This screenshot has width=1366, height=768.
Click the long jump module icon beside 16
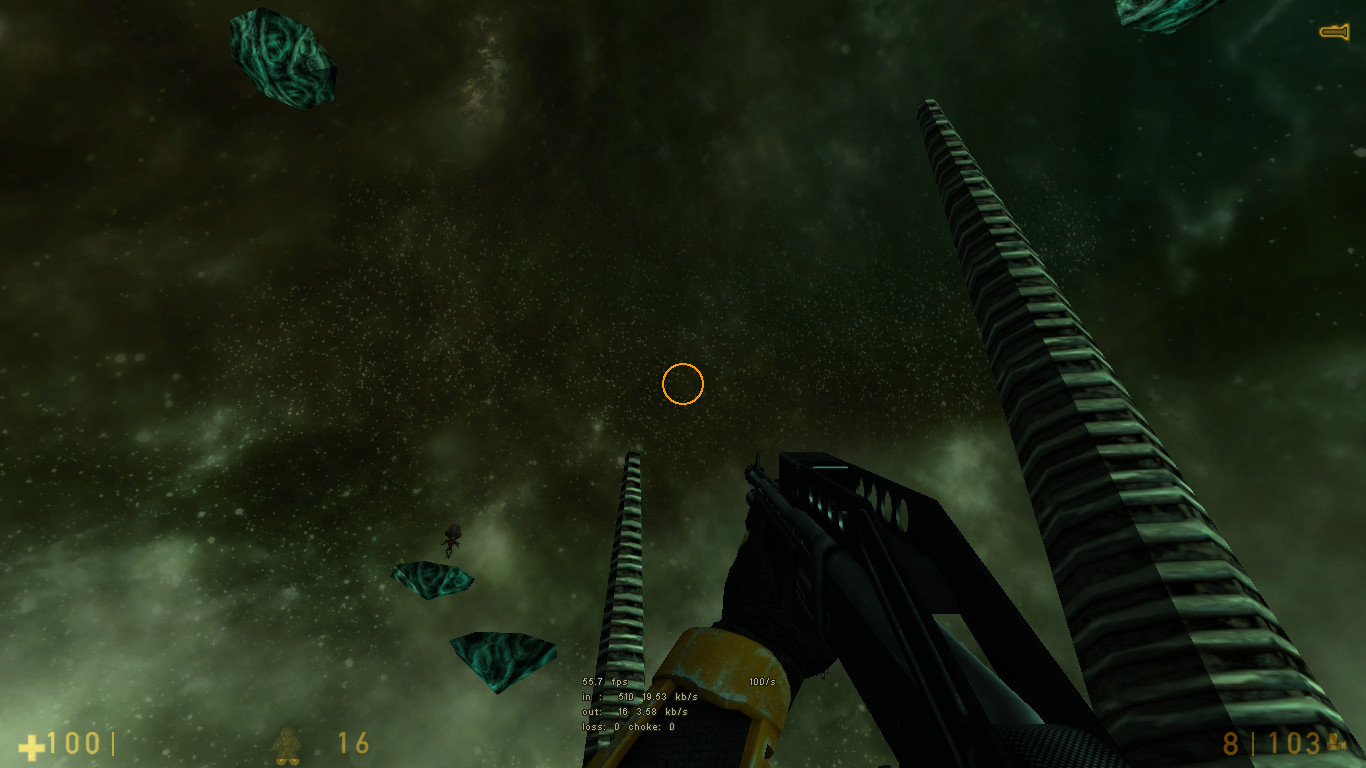pos(285,744)
